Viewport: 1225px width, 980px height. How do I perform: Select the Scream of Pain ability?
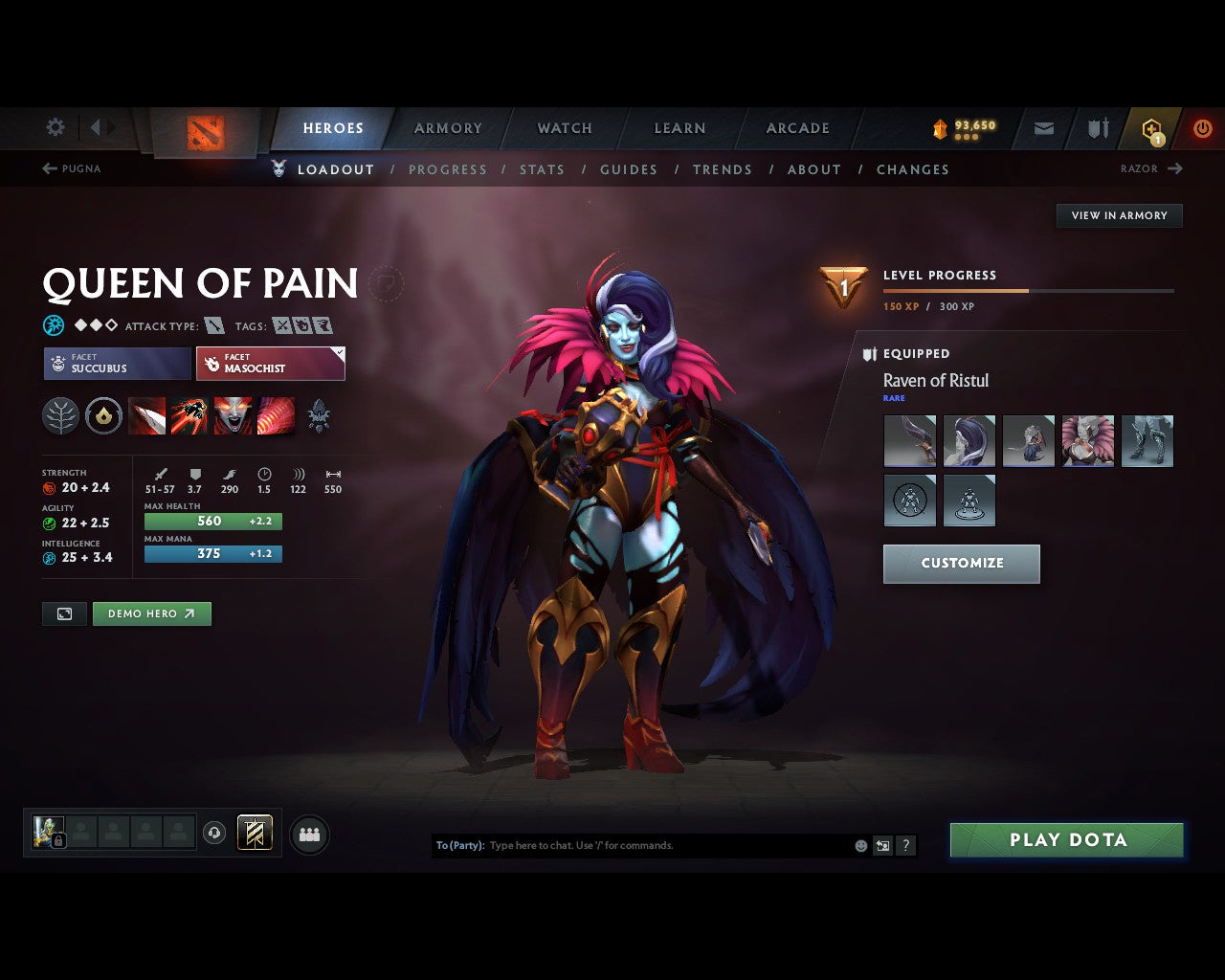point(234,415)
